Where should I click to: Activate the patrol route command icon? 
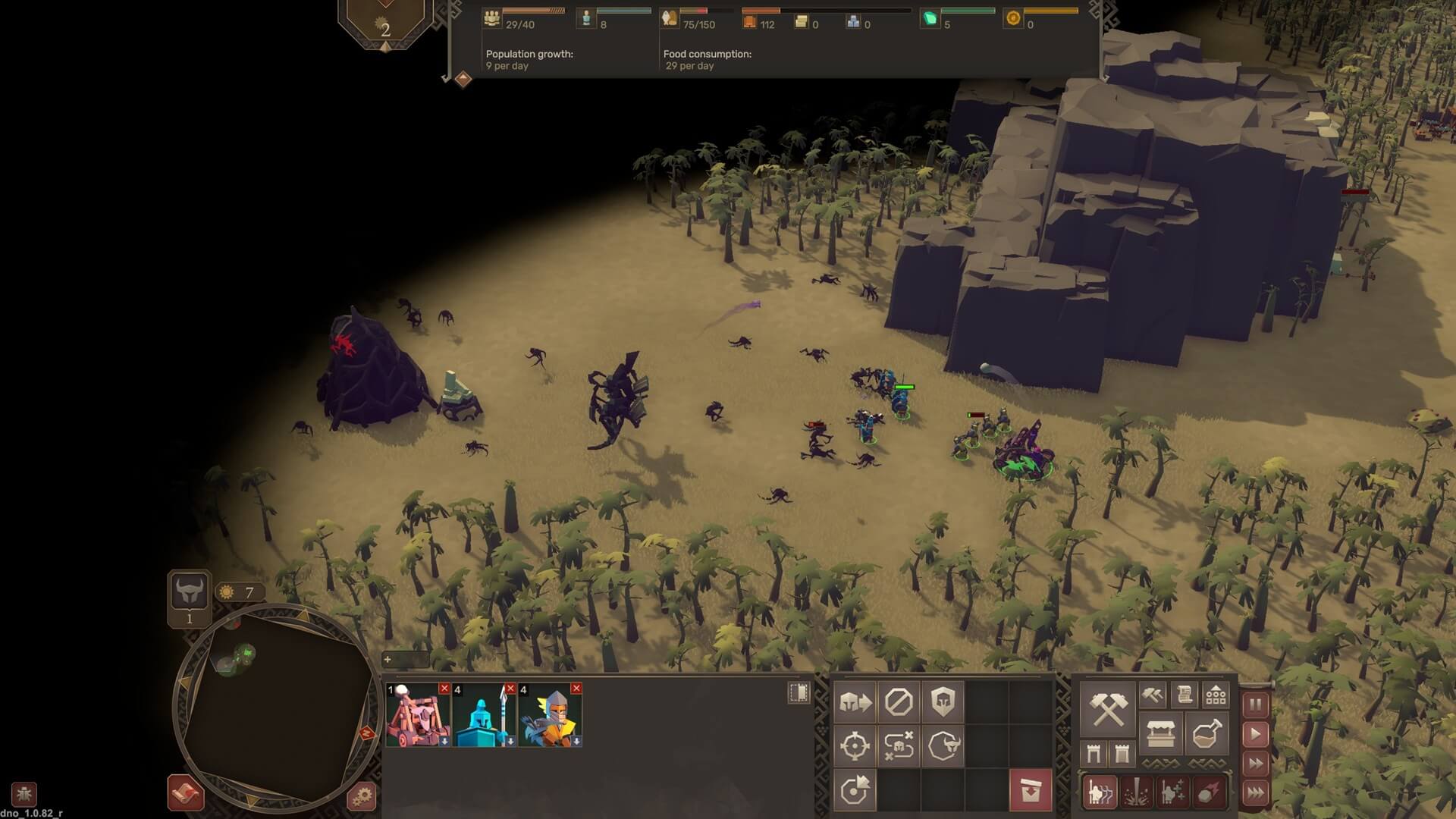pyautogui.click(x=899, y=746)
